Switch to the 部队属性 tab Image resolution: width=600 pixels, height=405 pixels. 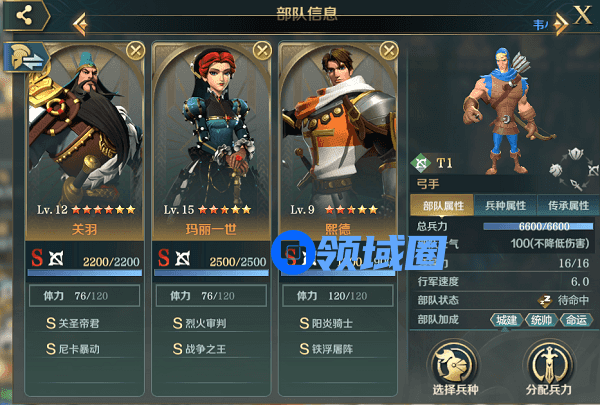[441, 204]
